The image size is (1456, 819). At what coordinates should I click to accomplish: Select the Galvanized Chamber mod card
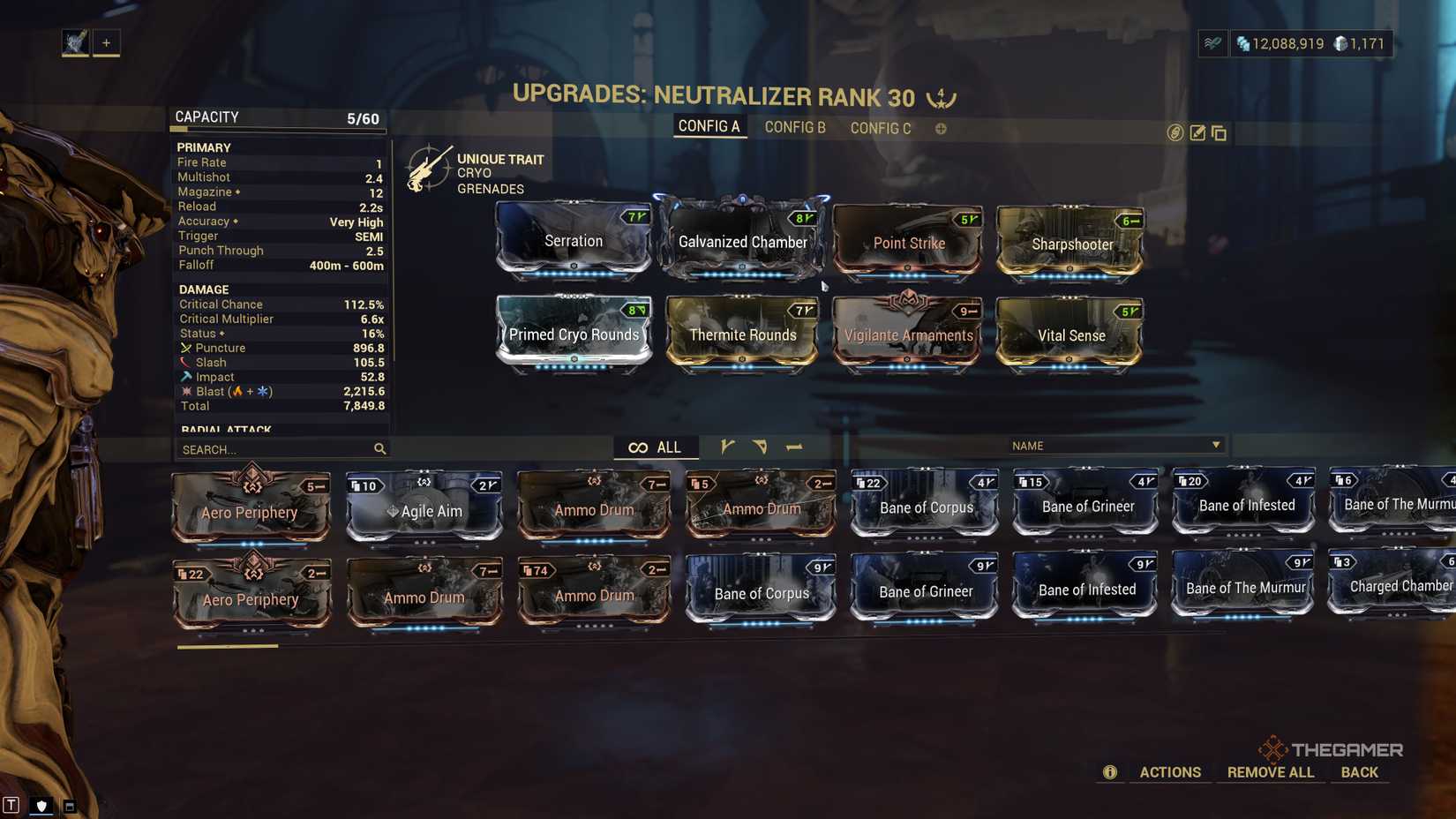(742, 241)
